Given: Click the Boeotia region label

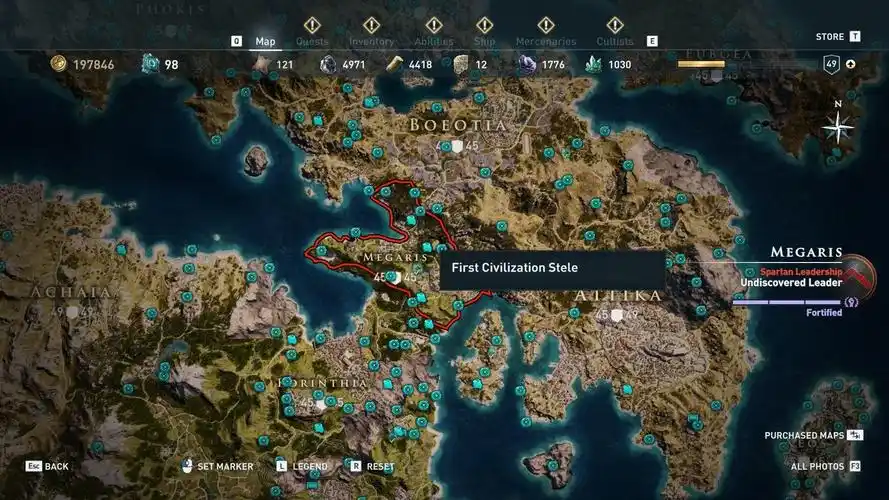Looking at the screenshot, I should [457, 125].
